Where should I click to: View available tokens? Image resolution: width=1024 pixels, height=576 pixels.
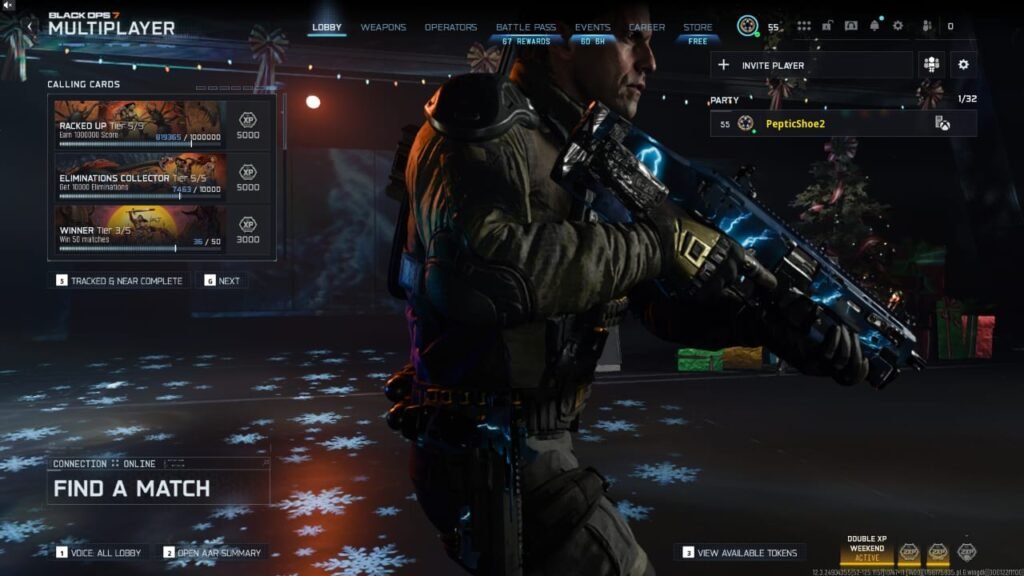740,552
